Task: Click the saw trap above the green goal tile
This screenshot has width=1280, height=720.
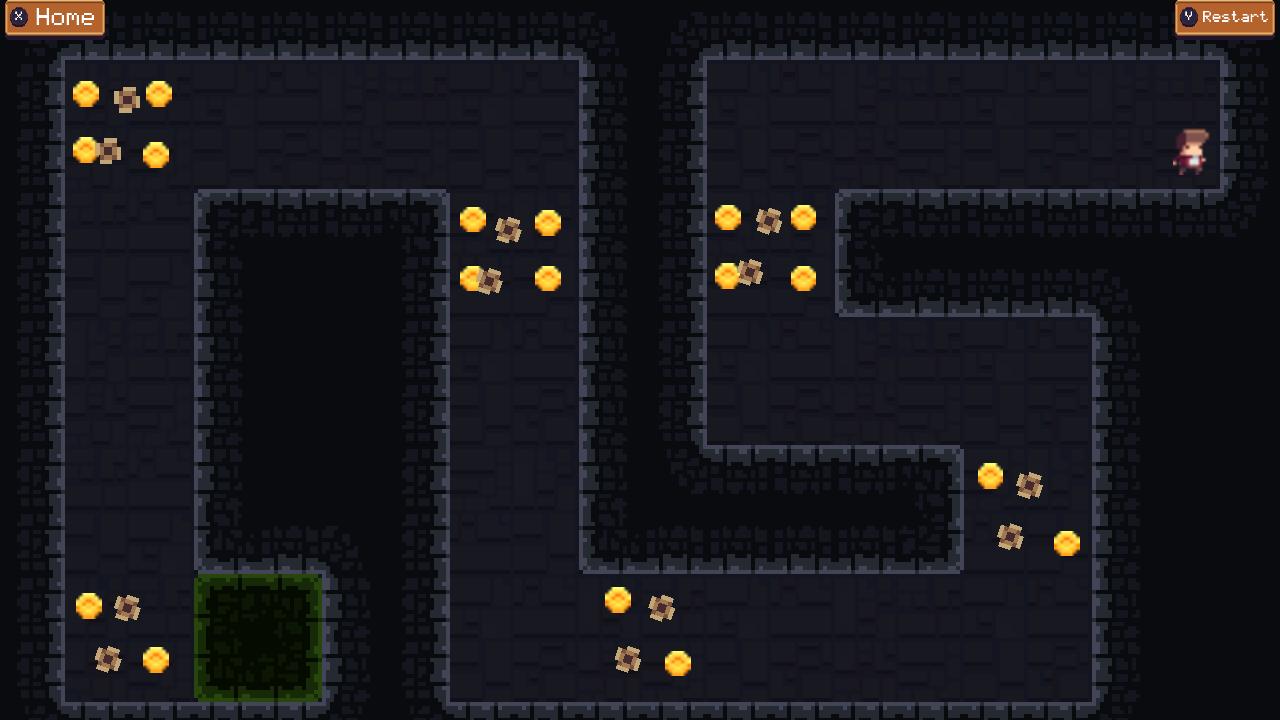Action: [125, 607]
